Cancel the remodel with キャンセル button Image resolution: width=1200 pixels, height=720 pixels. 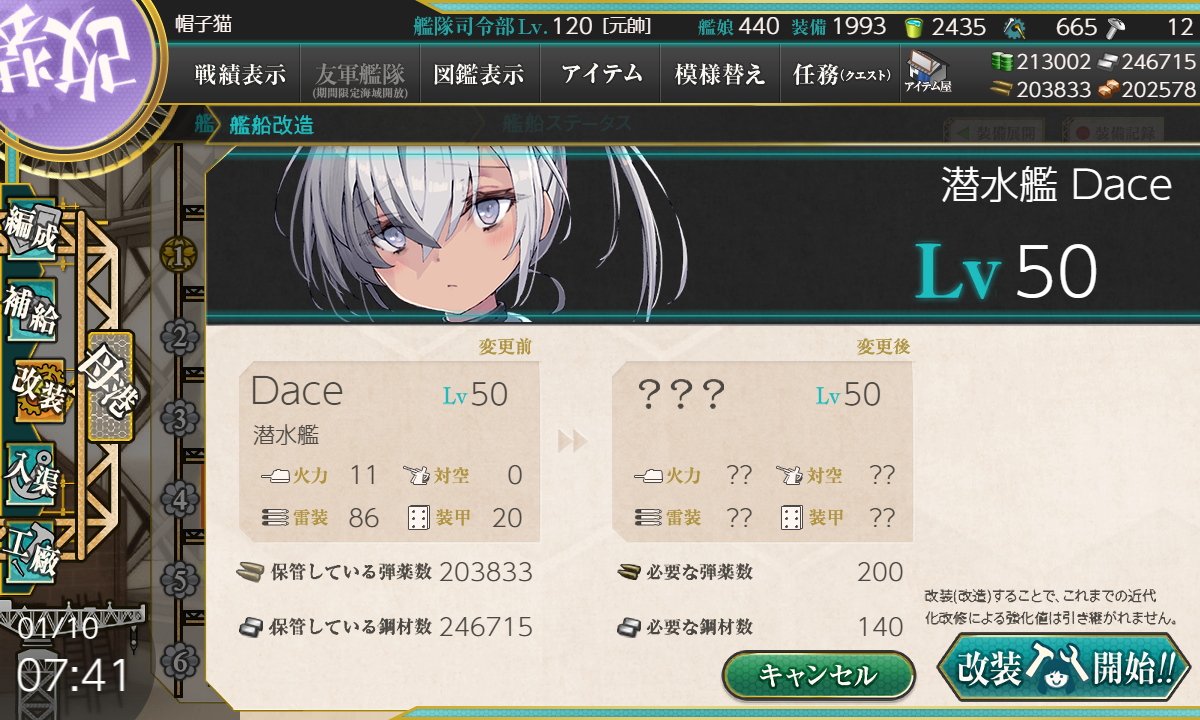pyautogui.click(x=818, y=675)
